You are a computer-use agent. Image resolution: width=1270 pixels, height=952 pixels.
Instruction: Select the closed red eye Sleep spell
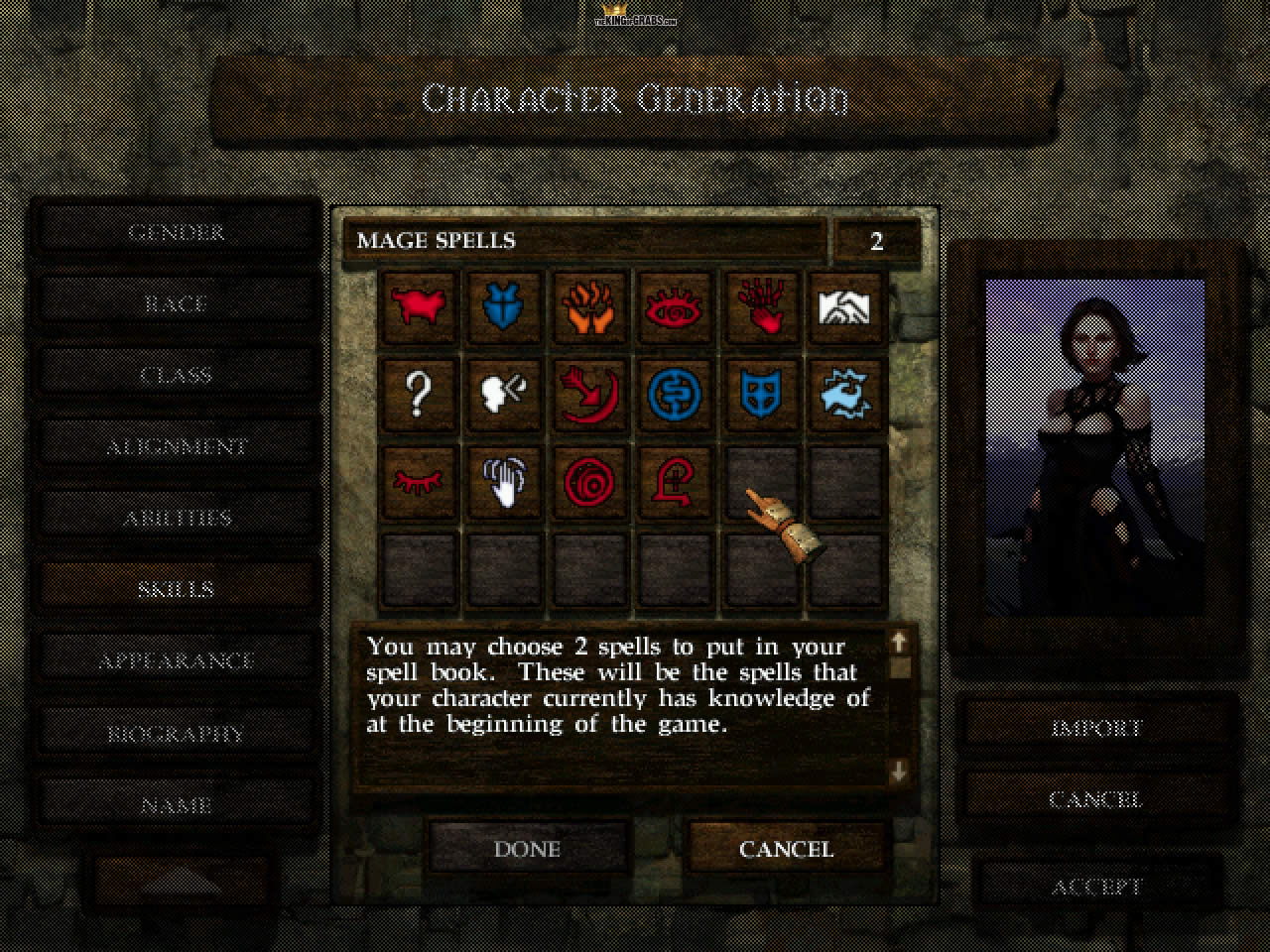point(419,481)
